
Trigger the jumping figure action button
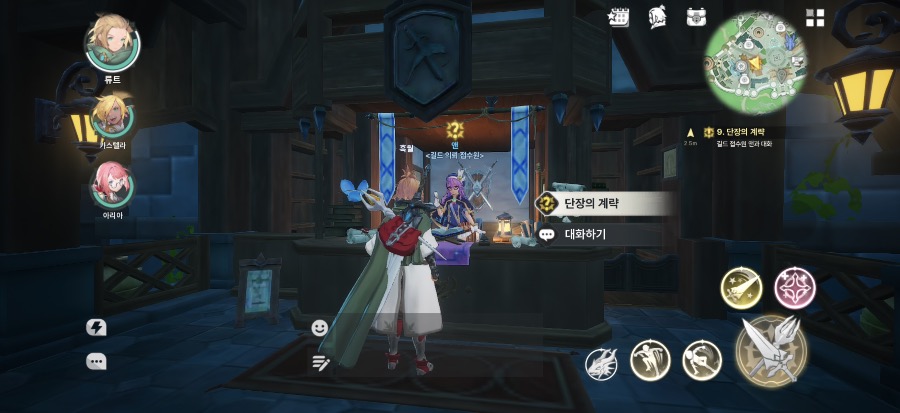point(650,360)
